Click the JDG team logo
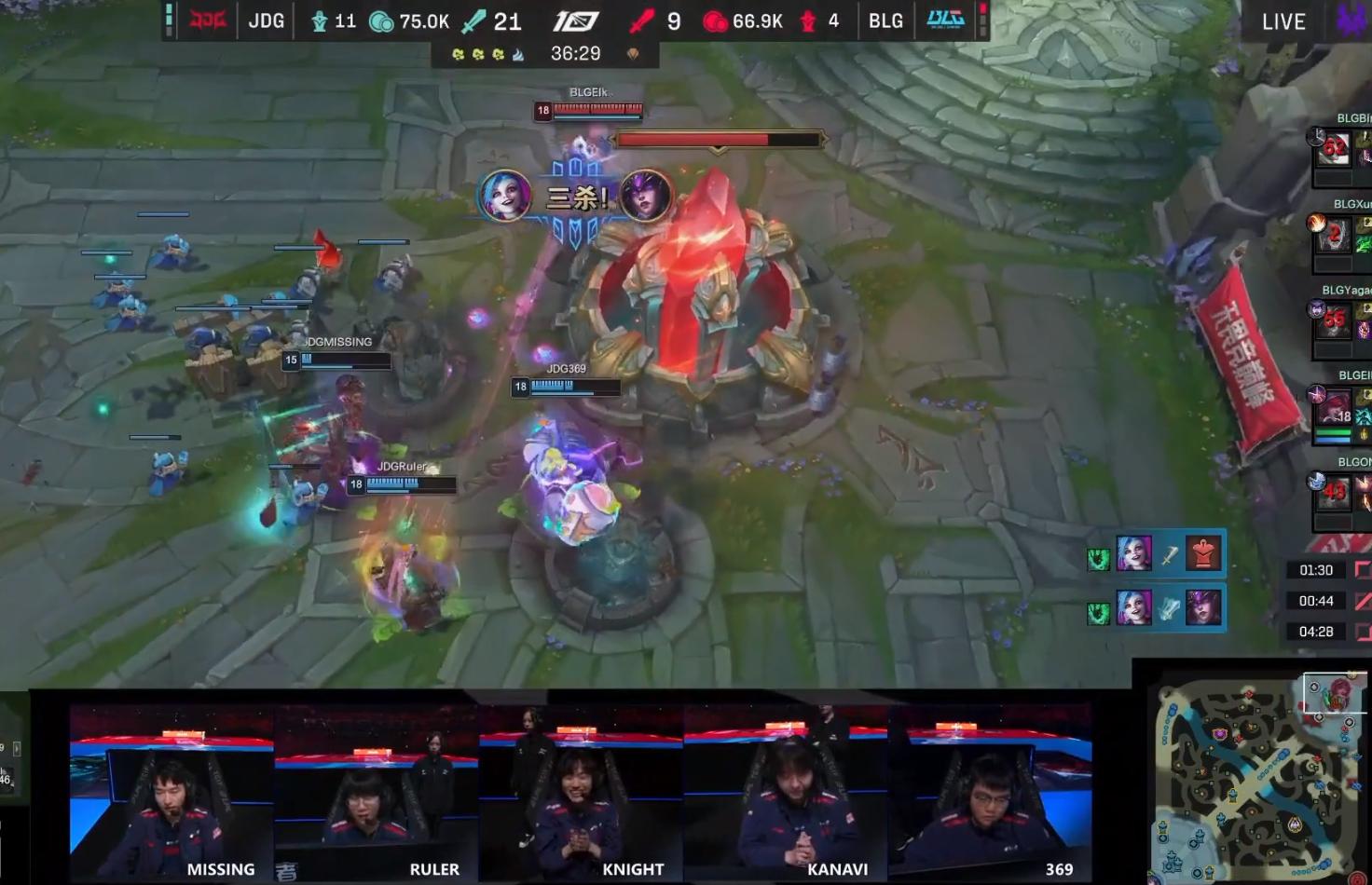Image resolution: width=1372 pixels, height=885 pixels. pos(208,20)
